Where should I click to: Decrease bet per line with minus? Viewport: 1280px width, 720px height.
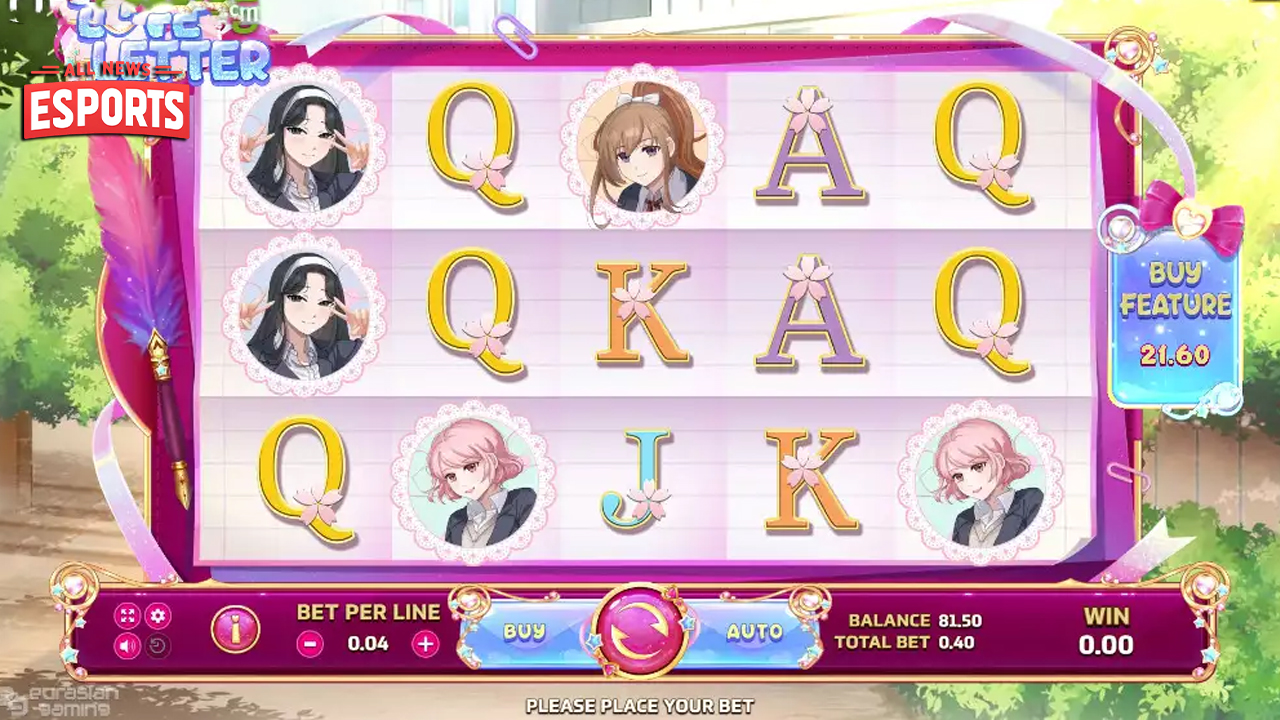point(310,644)
